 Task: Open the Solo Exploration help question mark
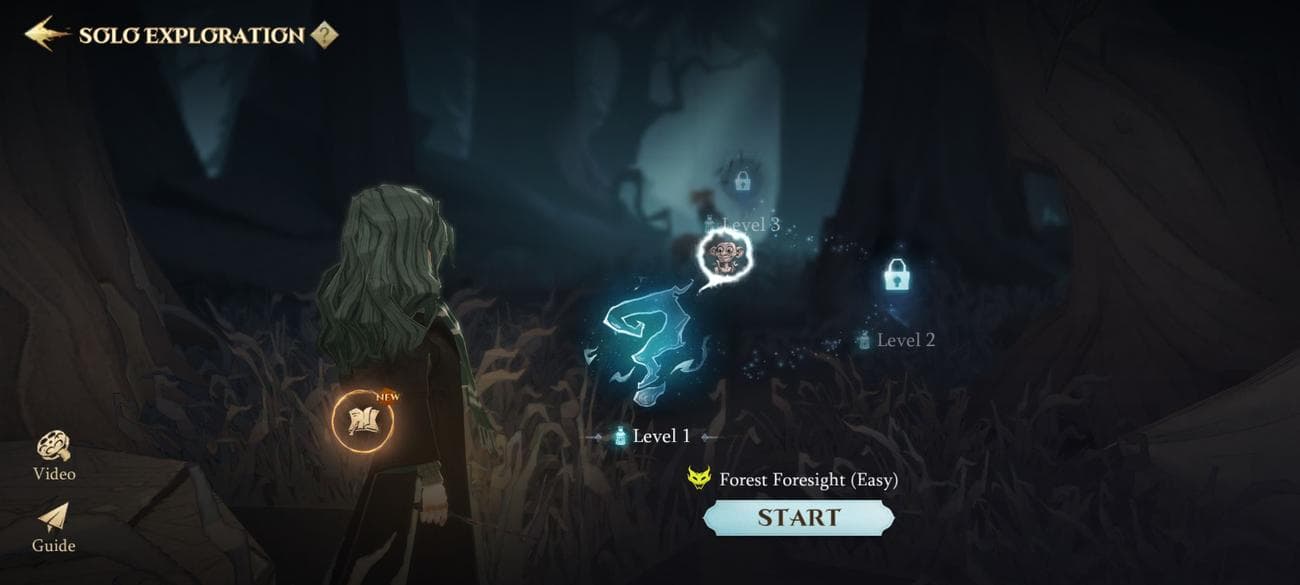point(323,35)
